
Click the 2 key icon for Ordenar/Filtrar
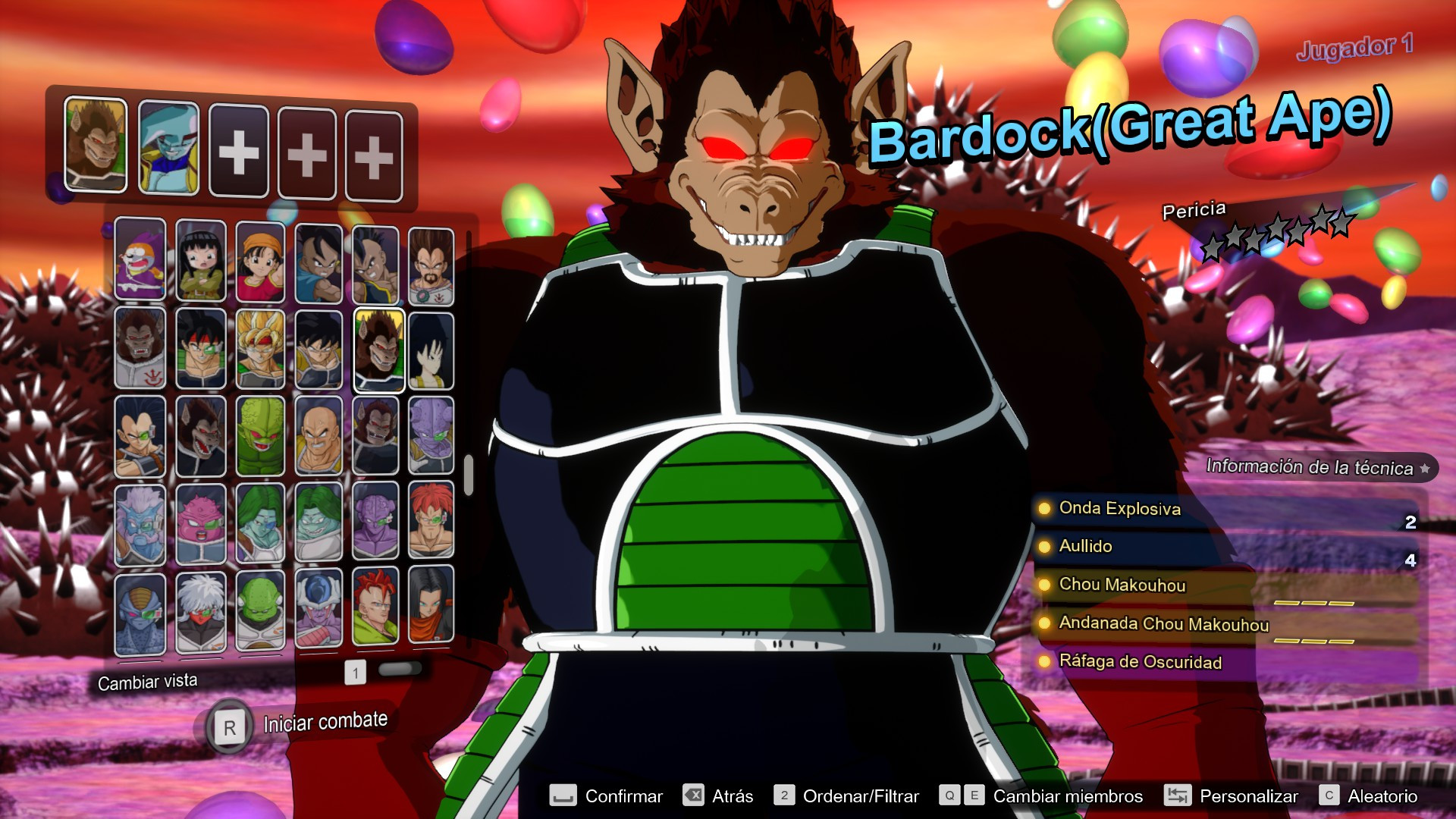pyautogui.click(x=785, y=796)
